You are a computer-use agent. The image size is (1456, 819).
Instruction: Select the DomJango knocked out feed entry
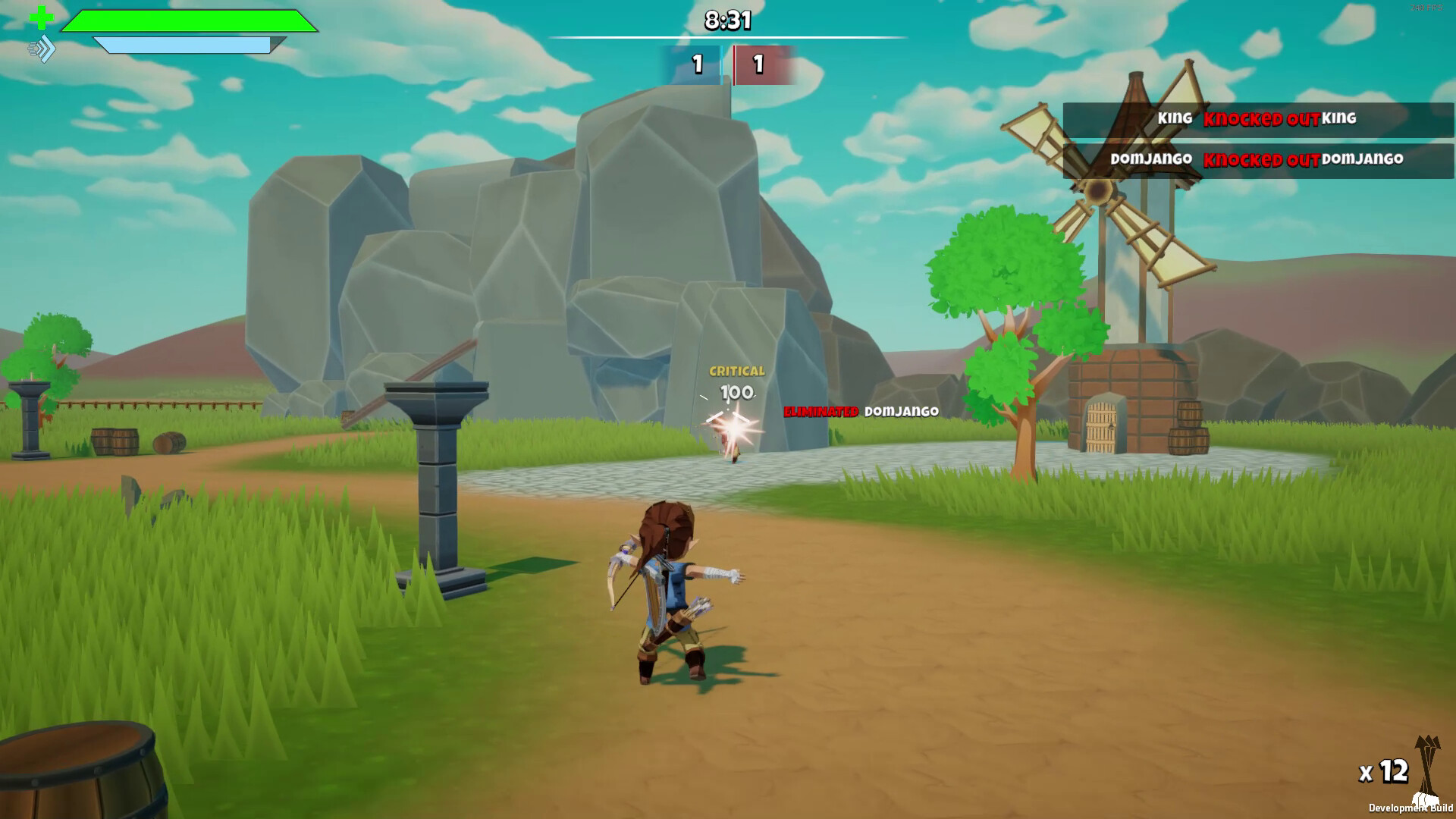pyautogui.click(x=1257, y=160)
